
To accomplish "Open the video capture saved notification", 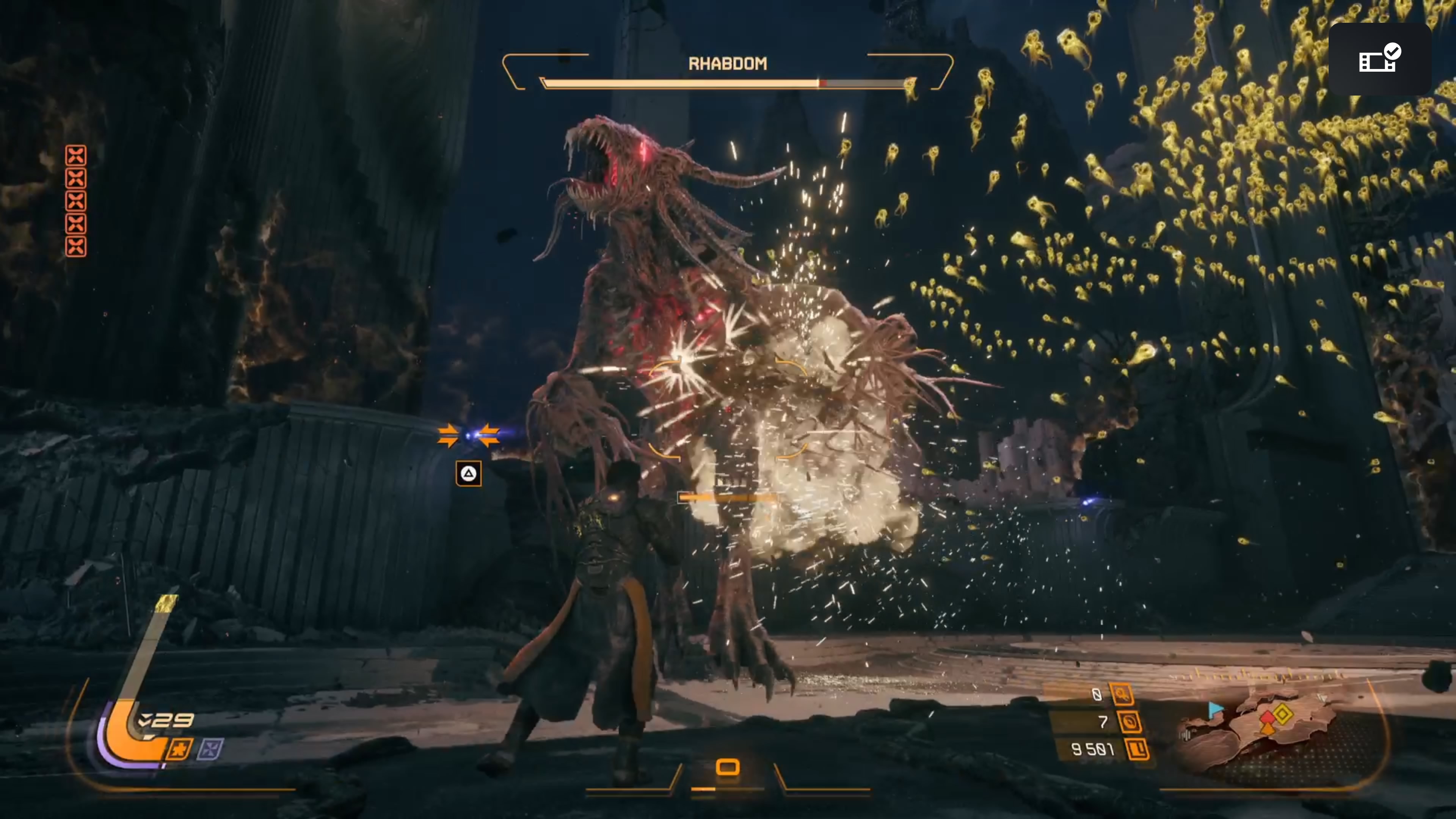I will (x=1380, y=59).
